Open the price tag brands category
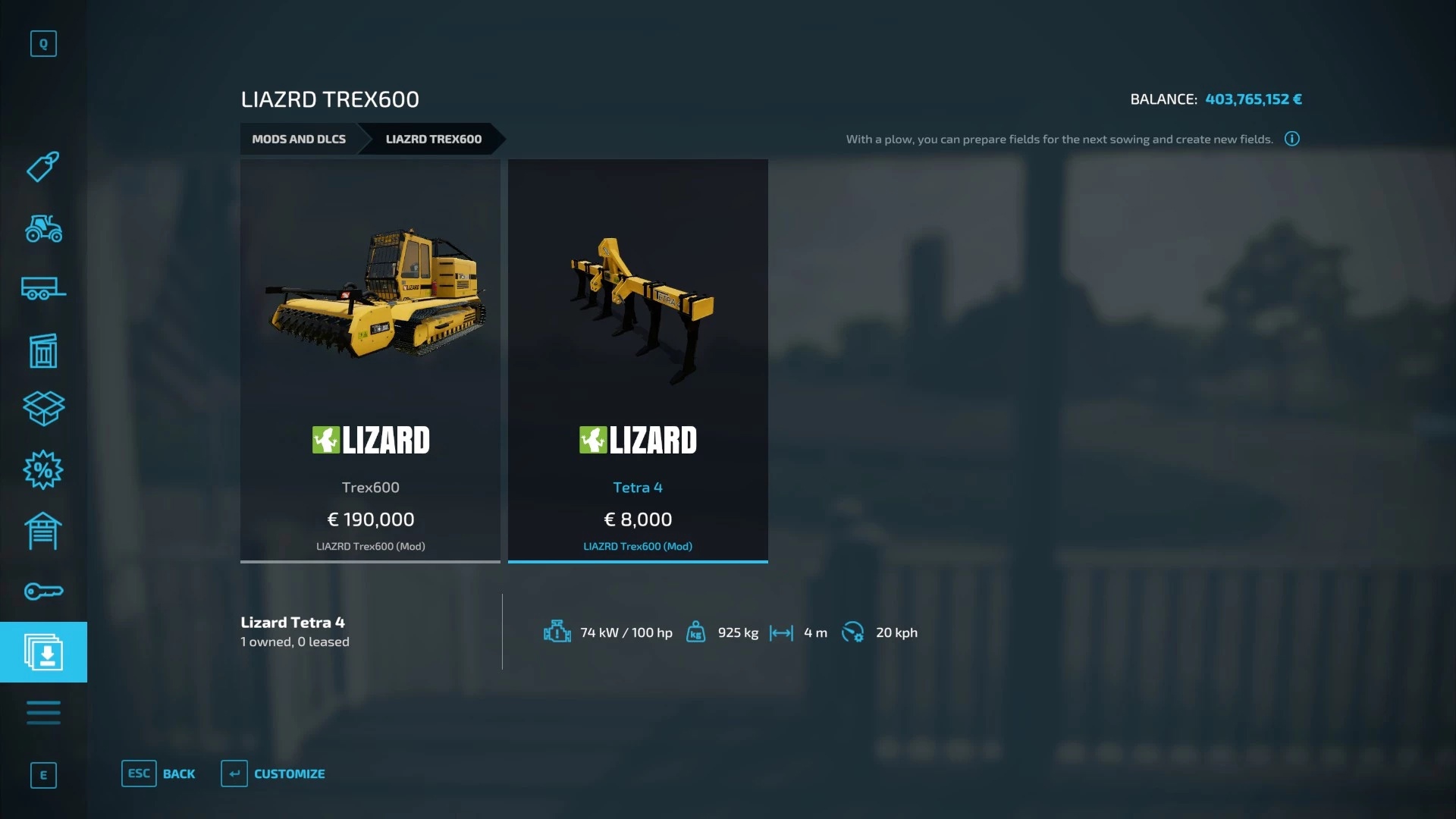The image size is (1456, 819). point(43,167)
